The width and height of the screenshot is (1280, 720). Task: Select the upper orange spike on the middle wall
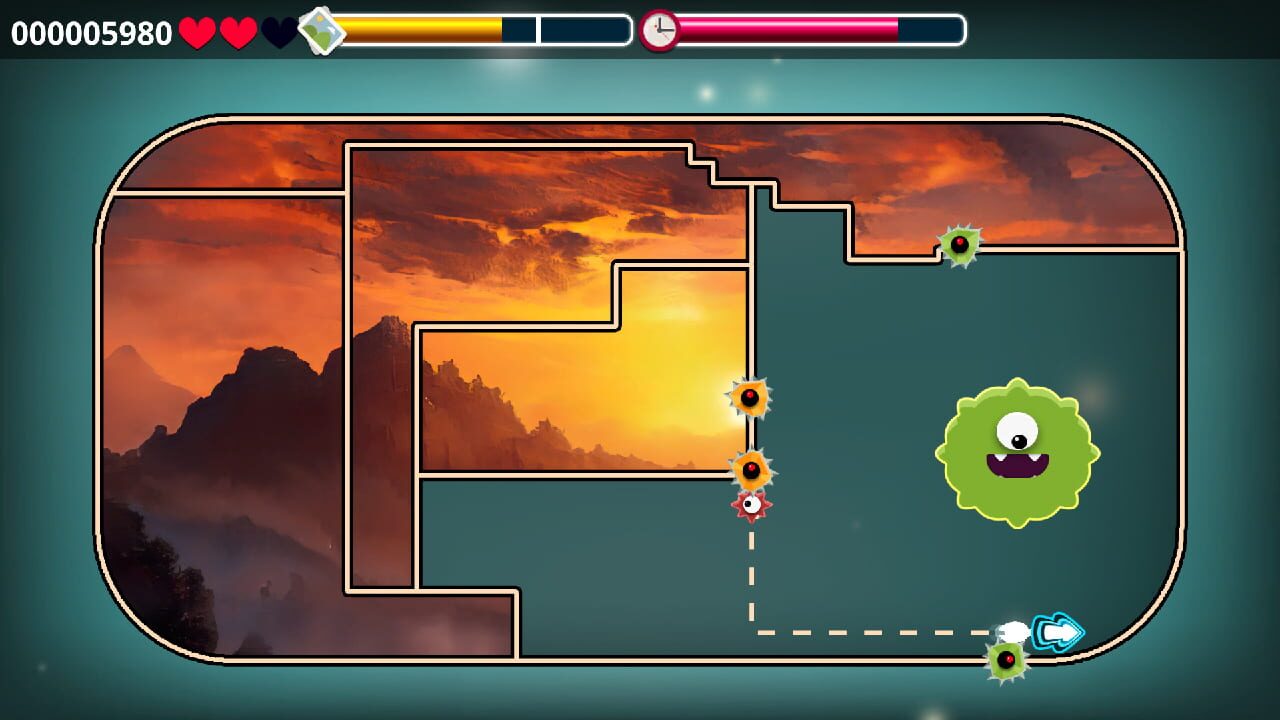[x=750, y=398]
